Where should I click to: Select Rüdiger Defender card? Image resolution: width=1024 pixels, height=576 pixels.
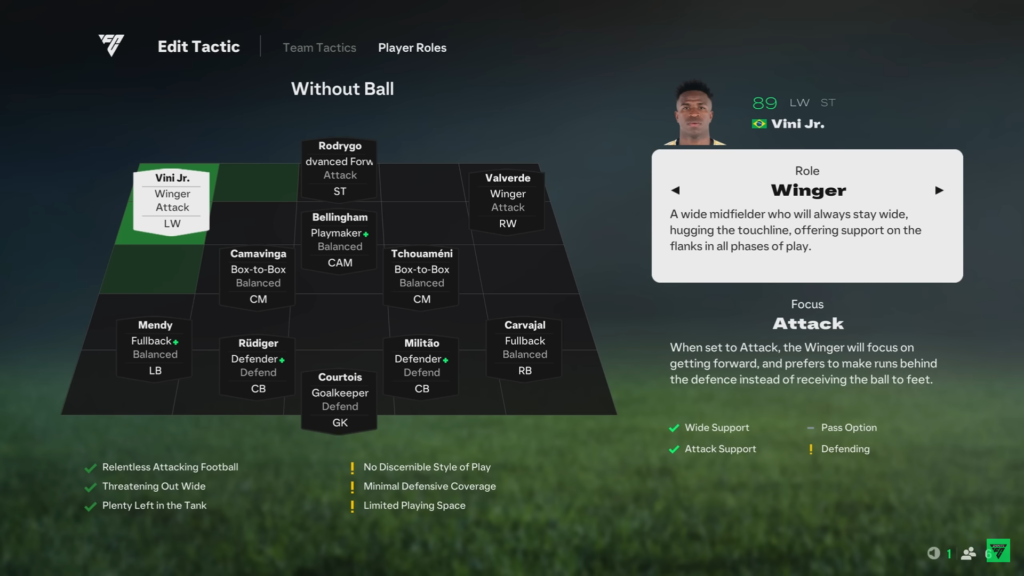[258, 366]
